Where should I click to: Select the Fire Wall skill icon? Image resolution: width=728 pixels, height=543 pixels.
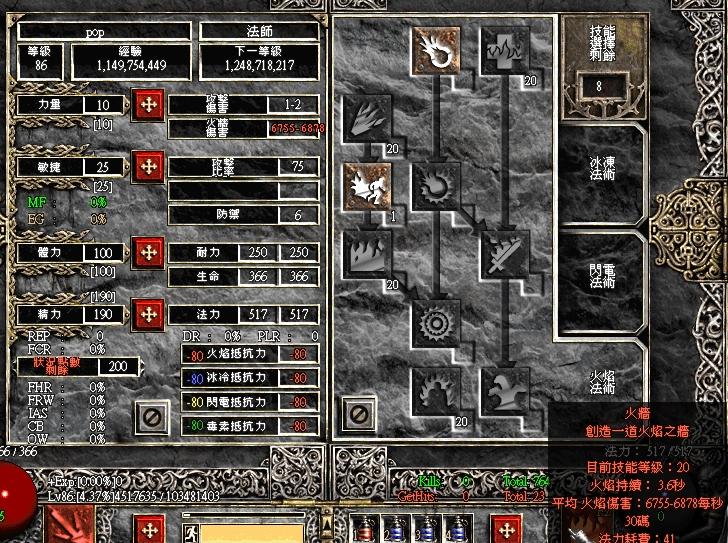point(365,254)
